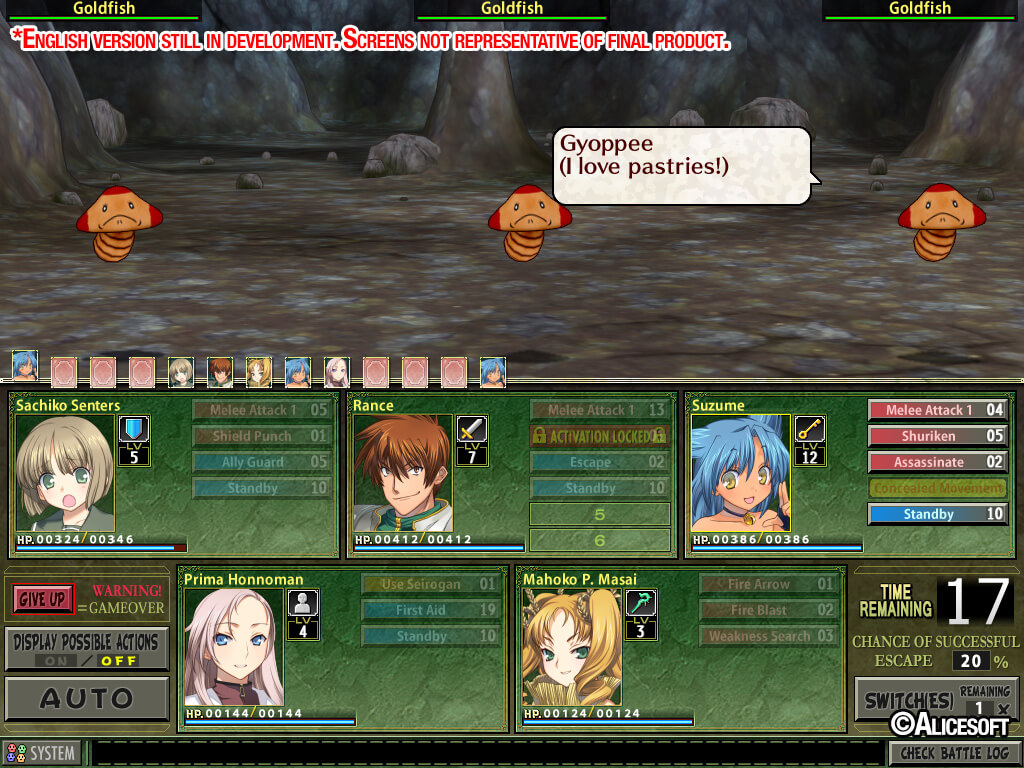Toggle Display Possible Actions on/off
This screenshot has height=768, width=1024.
tap(86, 649)
